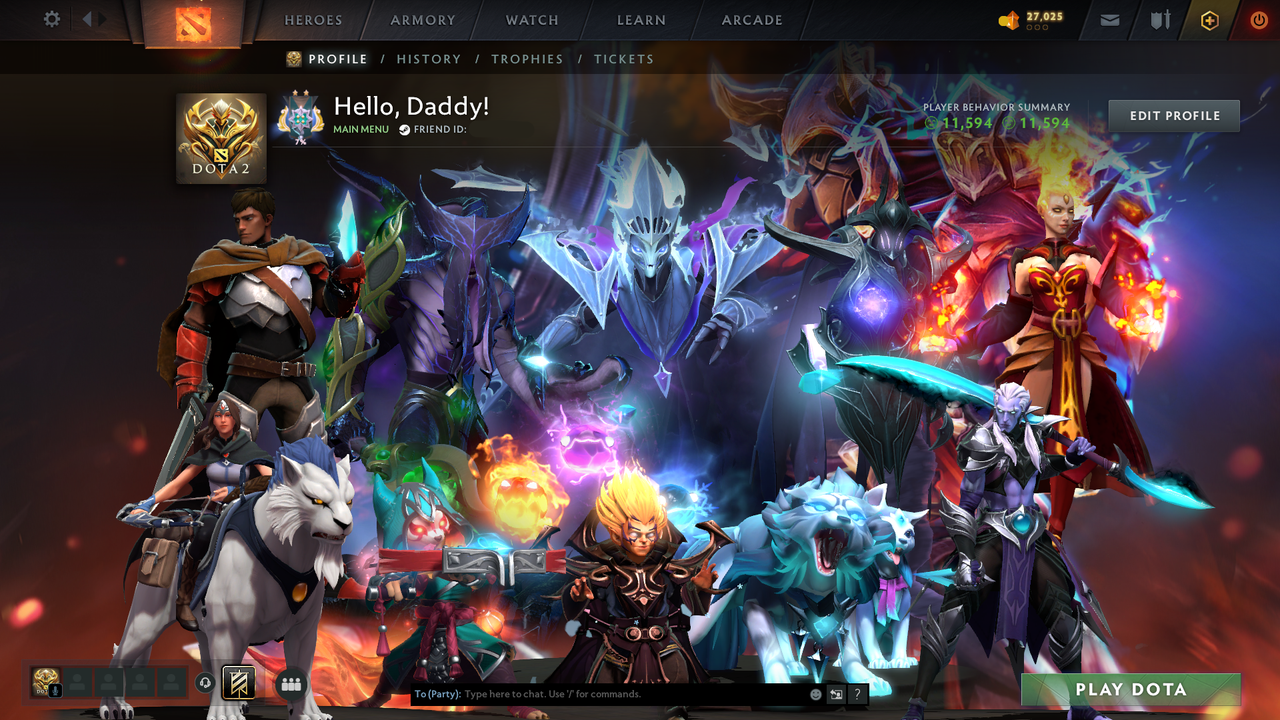Open the ARCADE menu item

[751, 20]
